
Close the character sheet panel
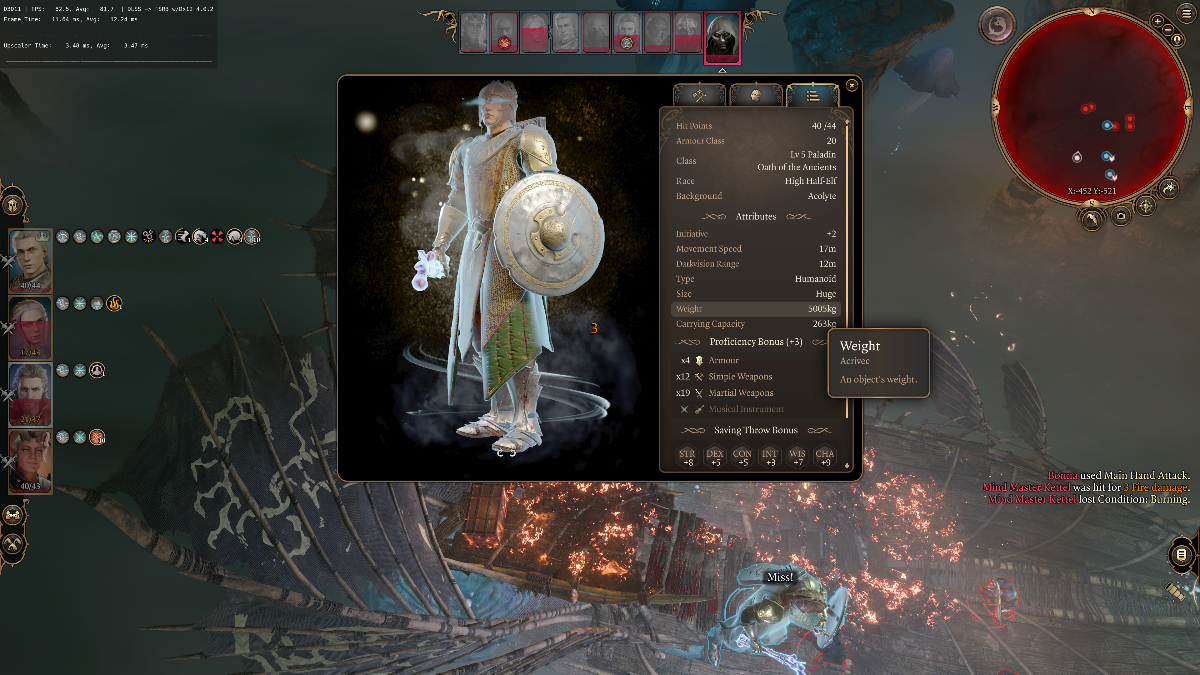851,86
